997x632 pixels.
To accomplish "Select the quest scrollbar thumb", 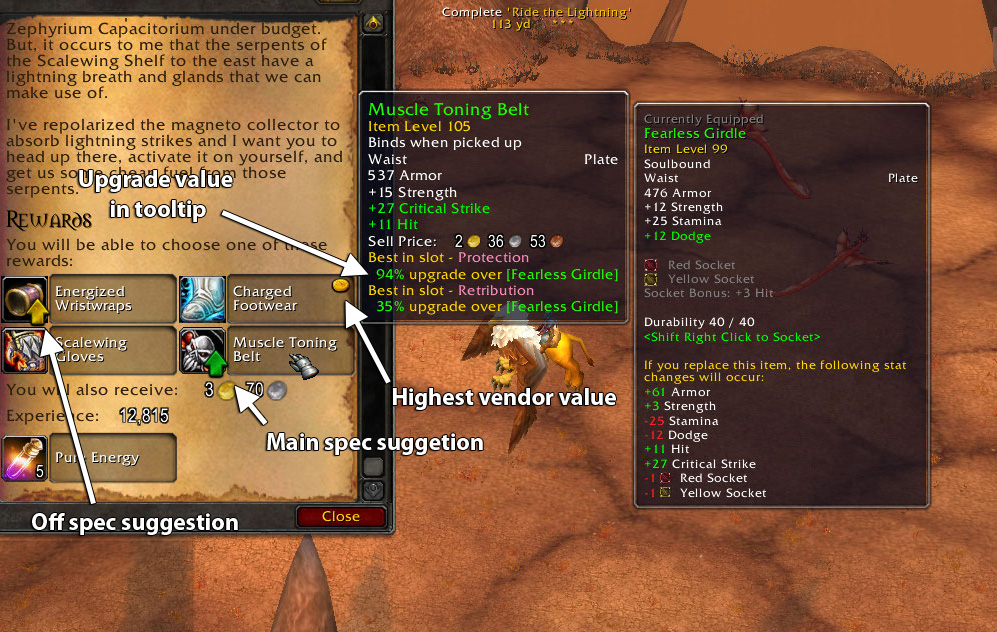I will coord(374,466).
